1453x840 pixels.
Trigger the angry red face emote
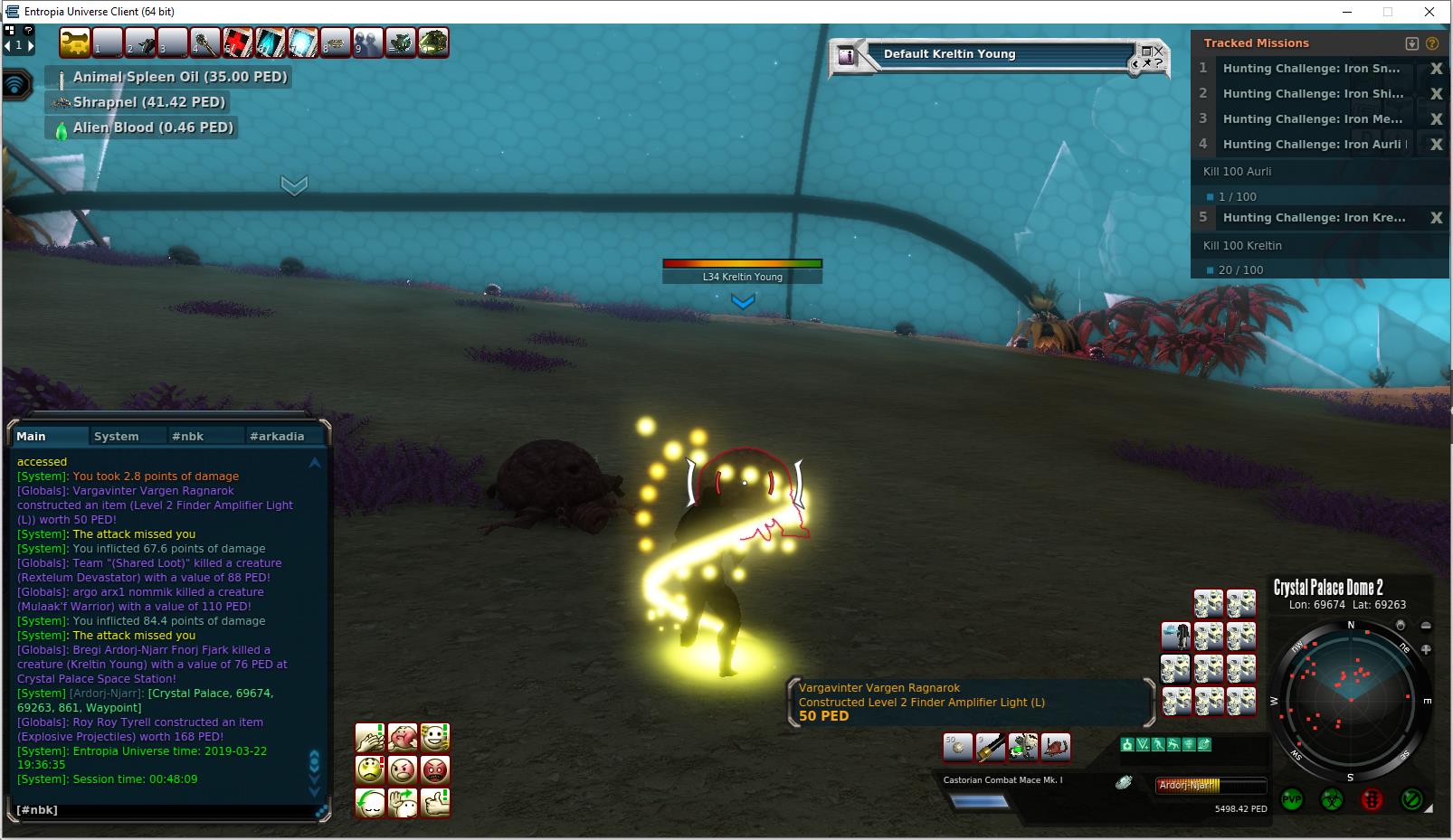pos(435,770)
